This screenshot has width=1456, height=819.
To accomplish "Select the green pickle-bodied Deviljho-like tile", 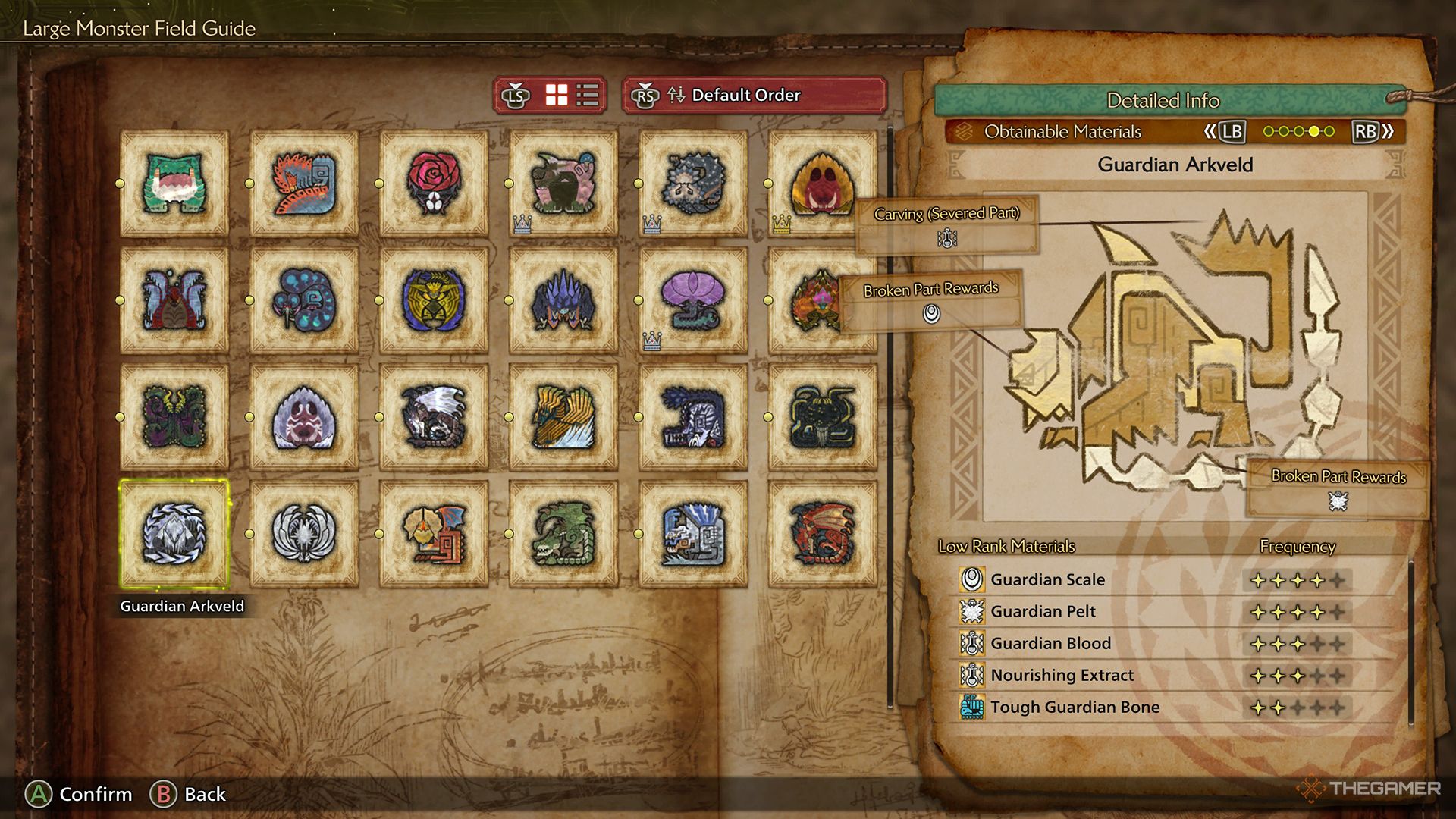I will coord(563,534).
